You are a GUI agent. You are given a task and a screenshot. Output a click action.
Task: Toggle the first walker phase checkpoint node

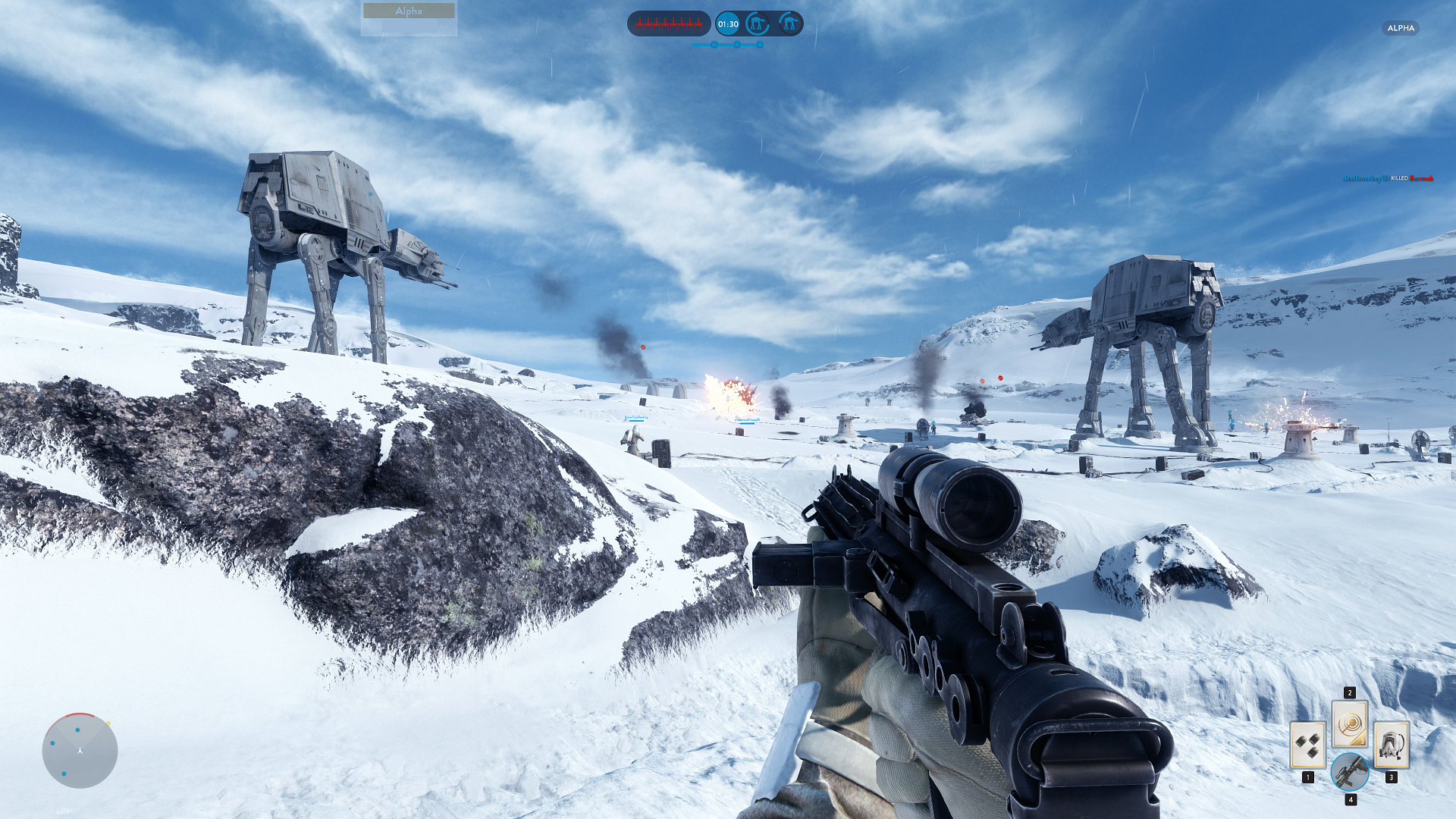714,45
